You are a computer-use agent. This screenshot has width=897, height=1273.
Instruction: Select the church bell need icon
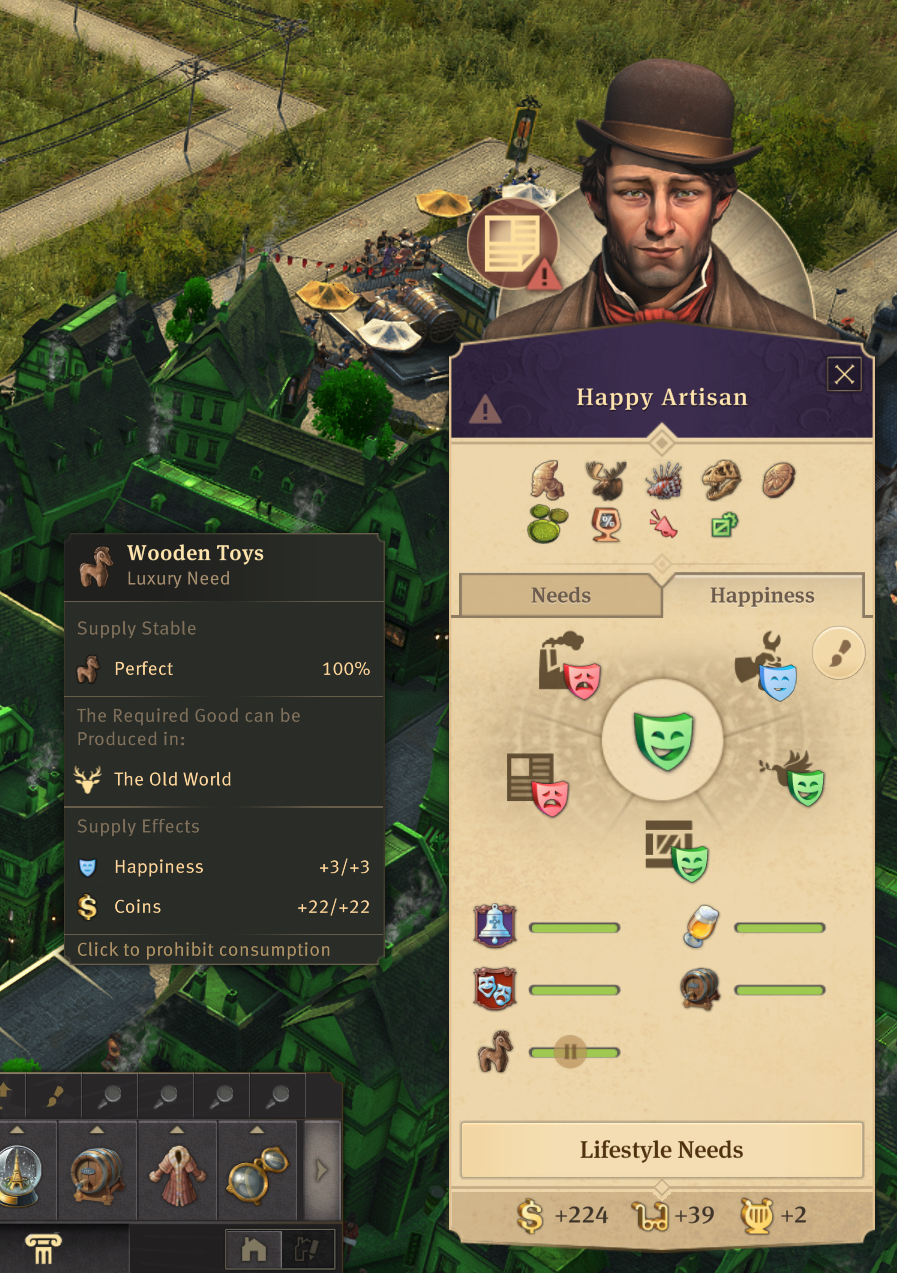coord(495,927)
